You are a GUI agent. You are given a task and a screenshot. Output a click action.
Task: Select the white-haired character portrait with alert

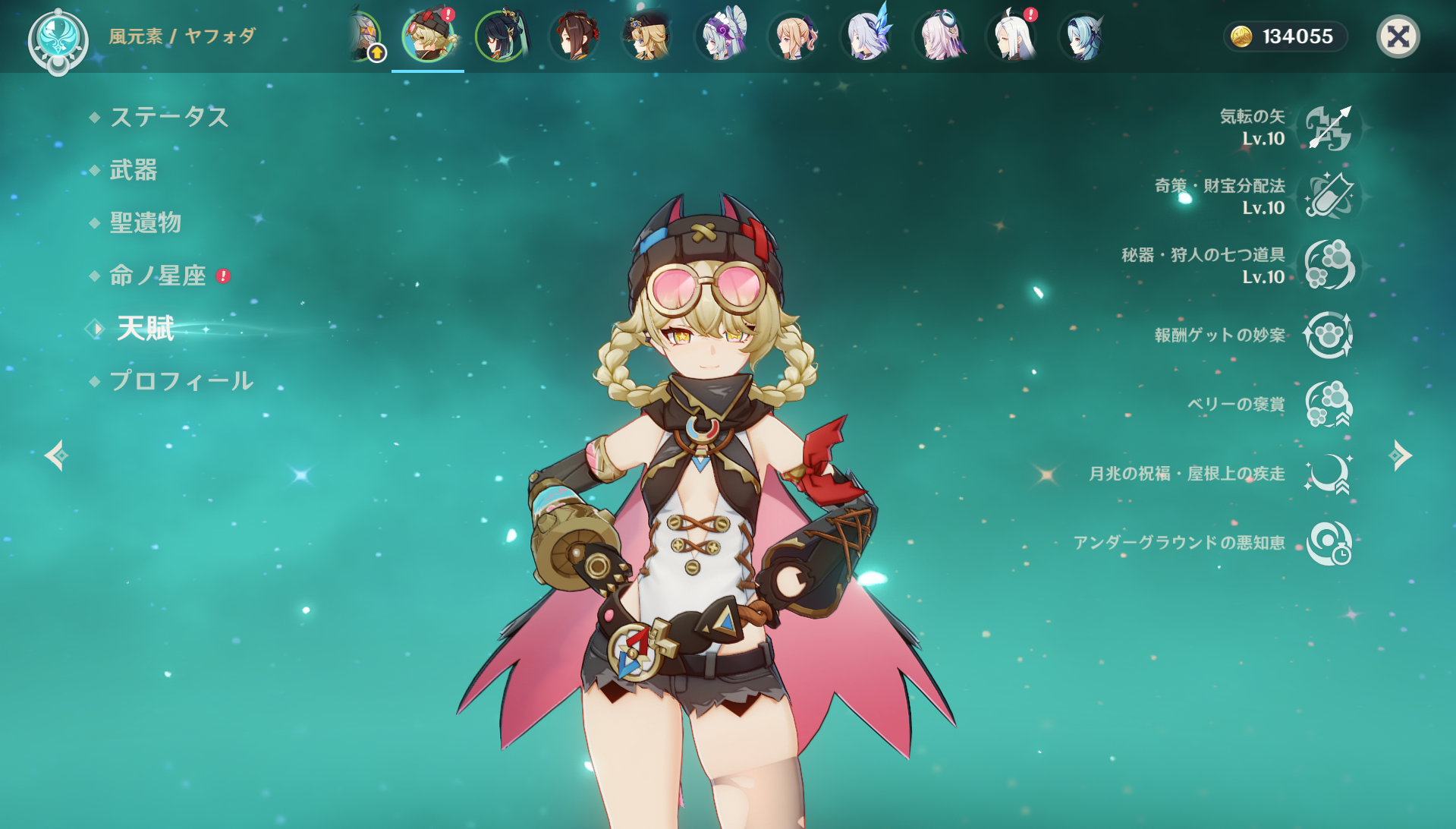1014,36
